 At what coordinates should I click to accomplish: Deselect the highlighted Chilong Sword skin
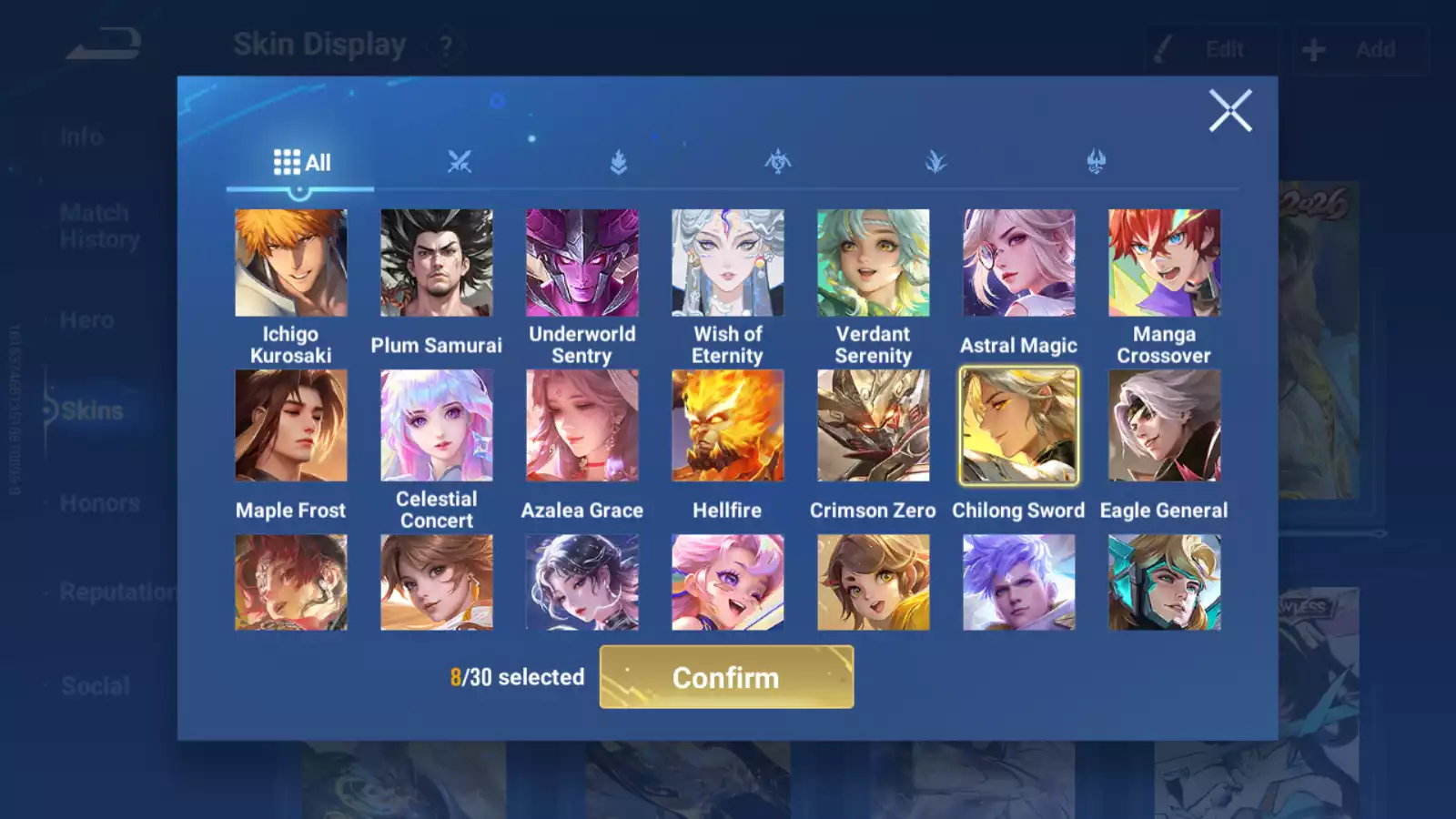click(x=1018, y=425)
